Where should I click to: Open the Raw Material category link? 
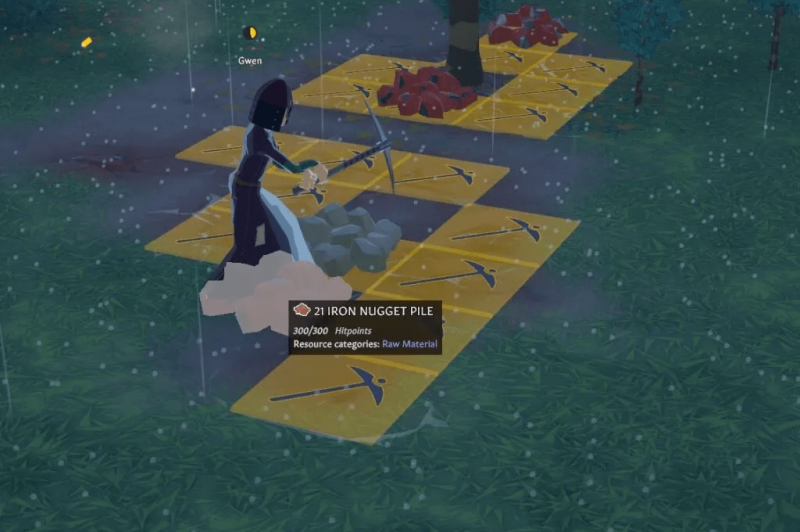point(410,345)
